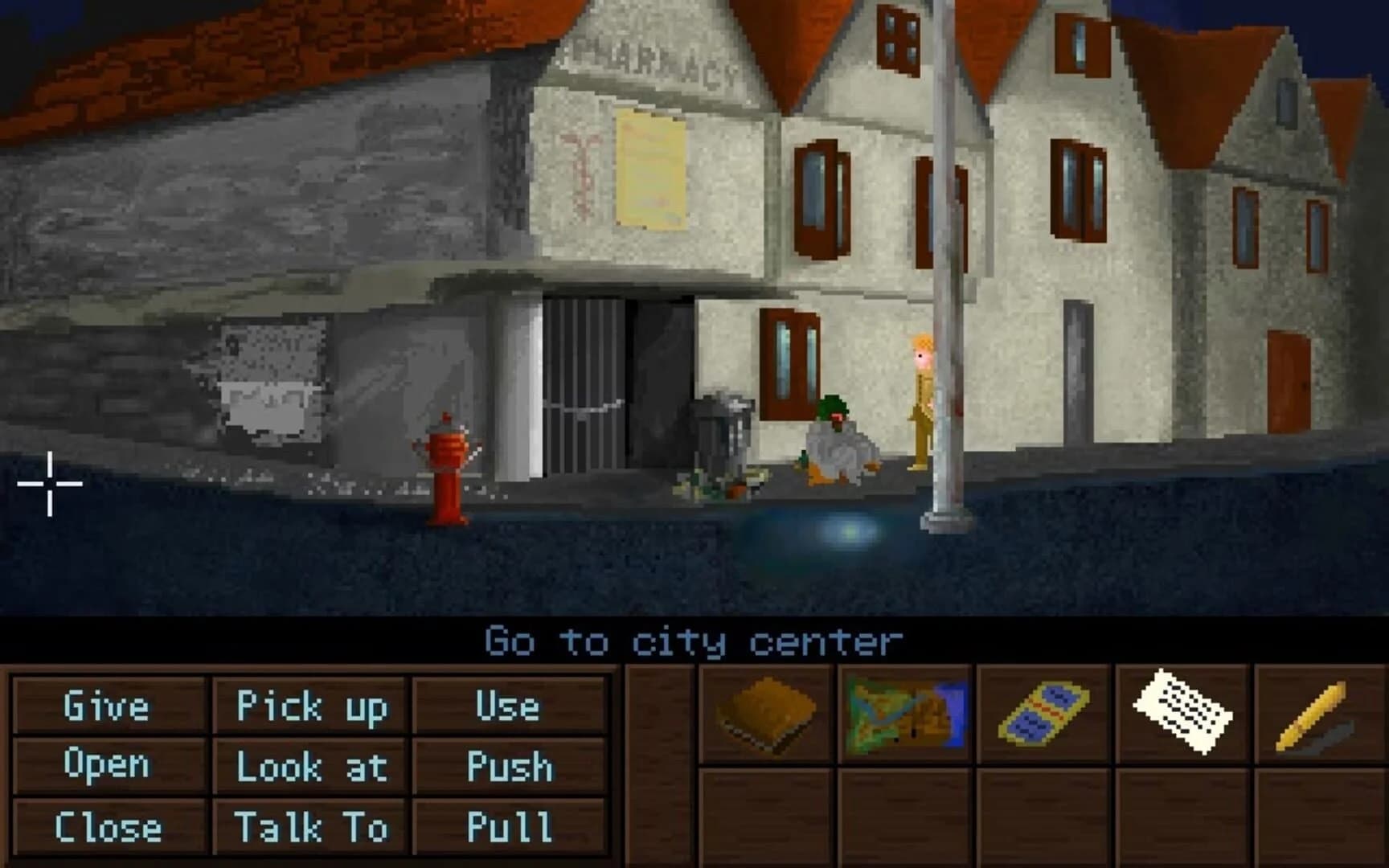Choose the Close verb
1389x868 pixels.
coord(107,825)
